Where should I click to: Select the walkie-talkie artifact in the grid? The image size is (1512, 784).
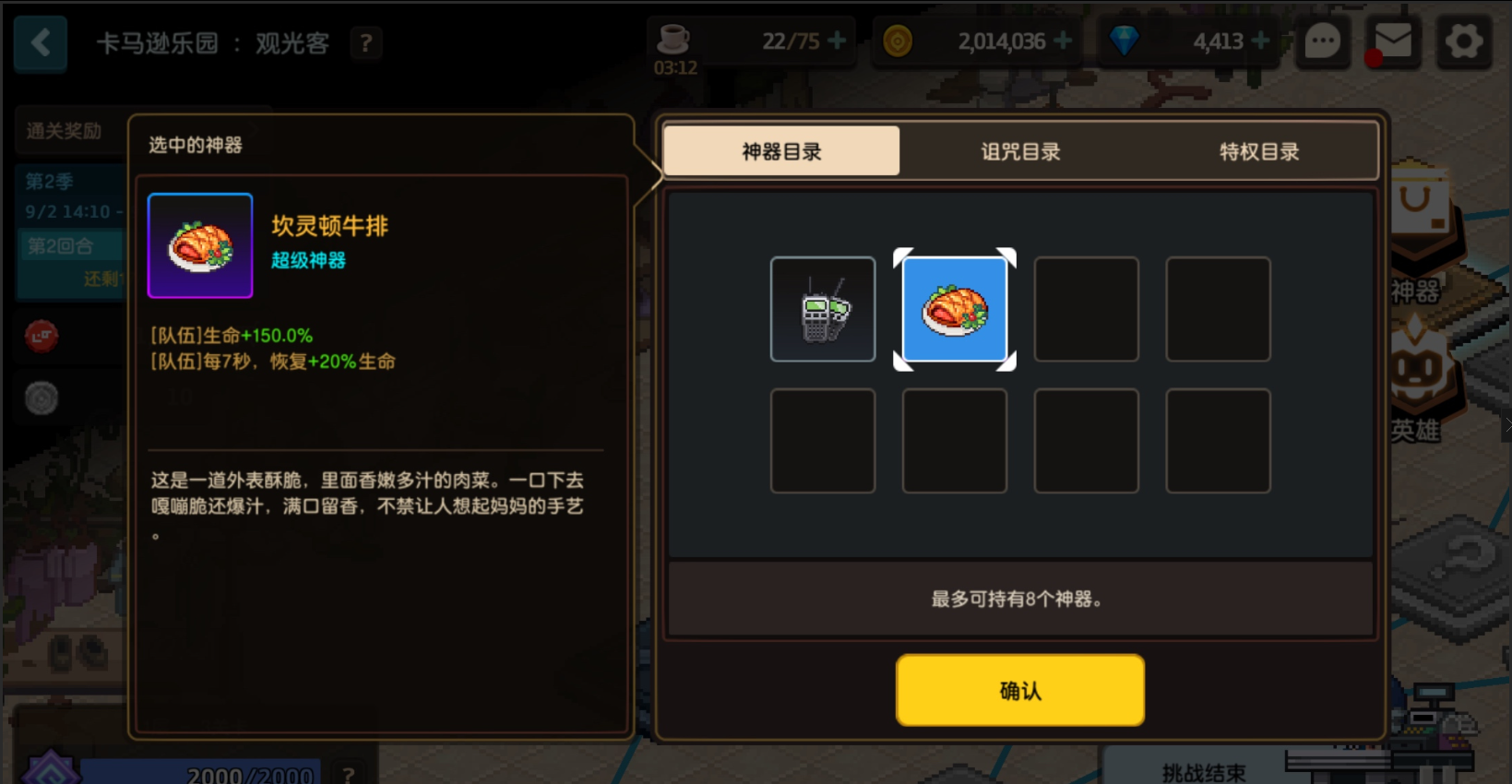pyautogui.click(x=822, y=309)
